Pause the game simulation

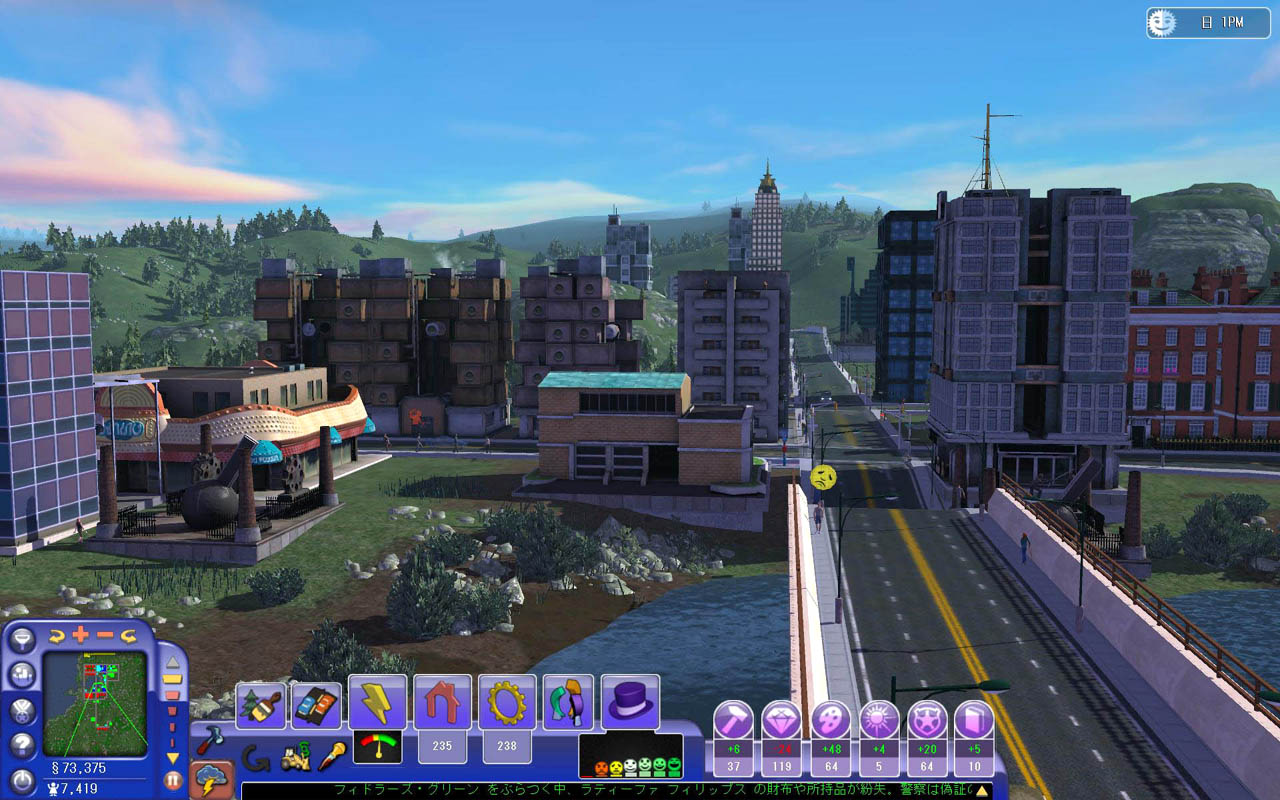pyautogui.click(x=172, y=780)
